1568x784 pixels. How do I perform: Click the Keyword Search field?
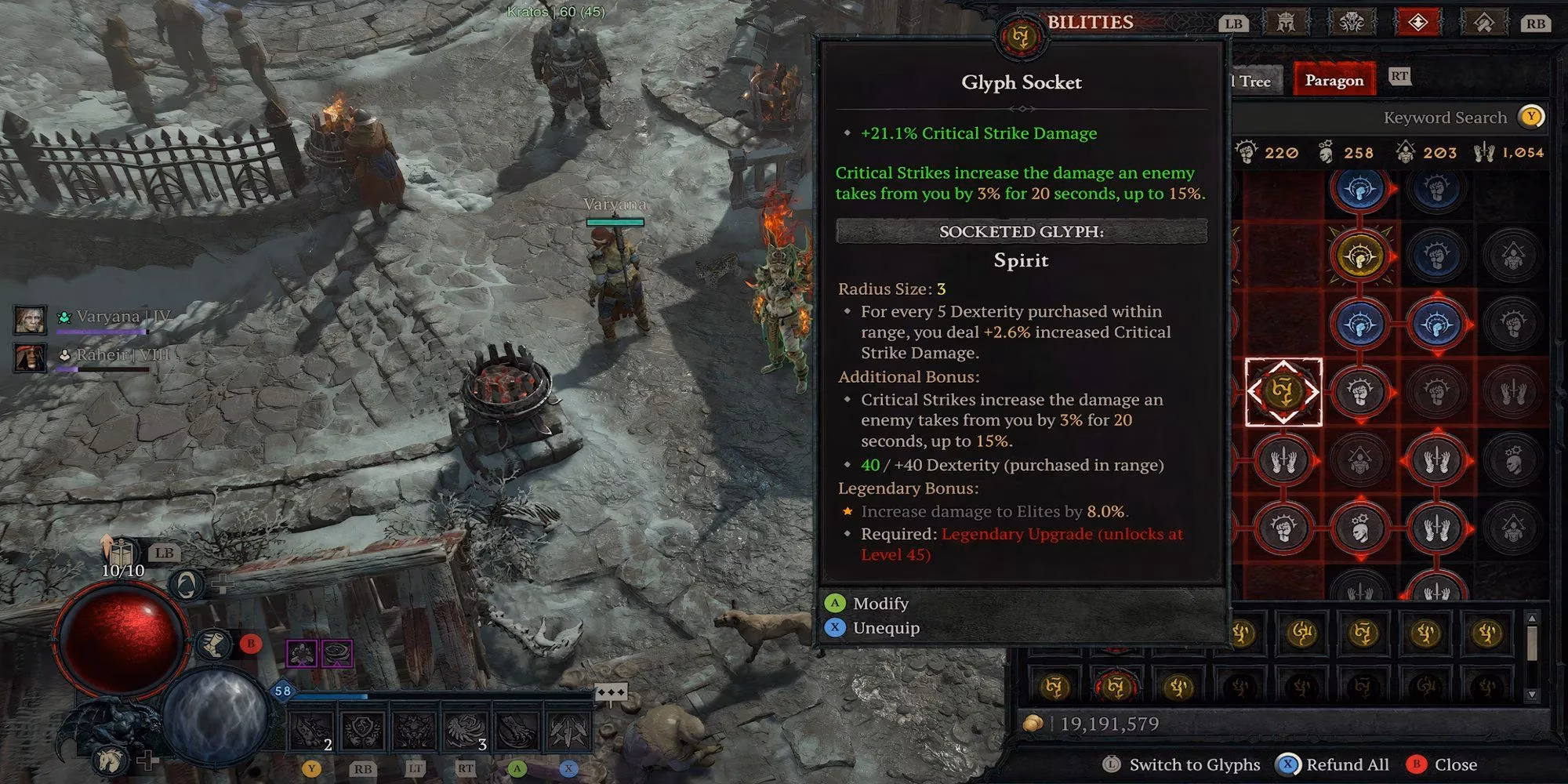pyautogui.click(x=1446, y=117)
